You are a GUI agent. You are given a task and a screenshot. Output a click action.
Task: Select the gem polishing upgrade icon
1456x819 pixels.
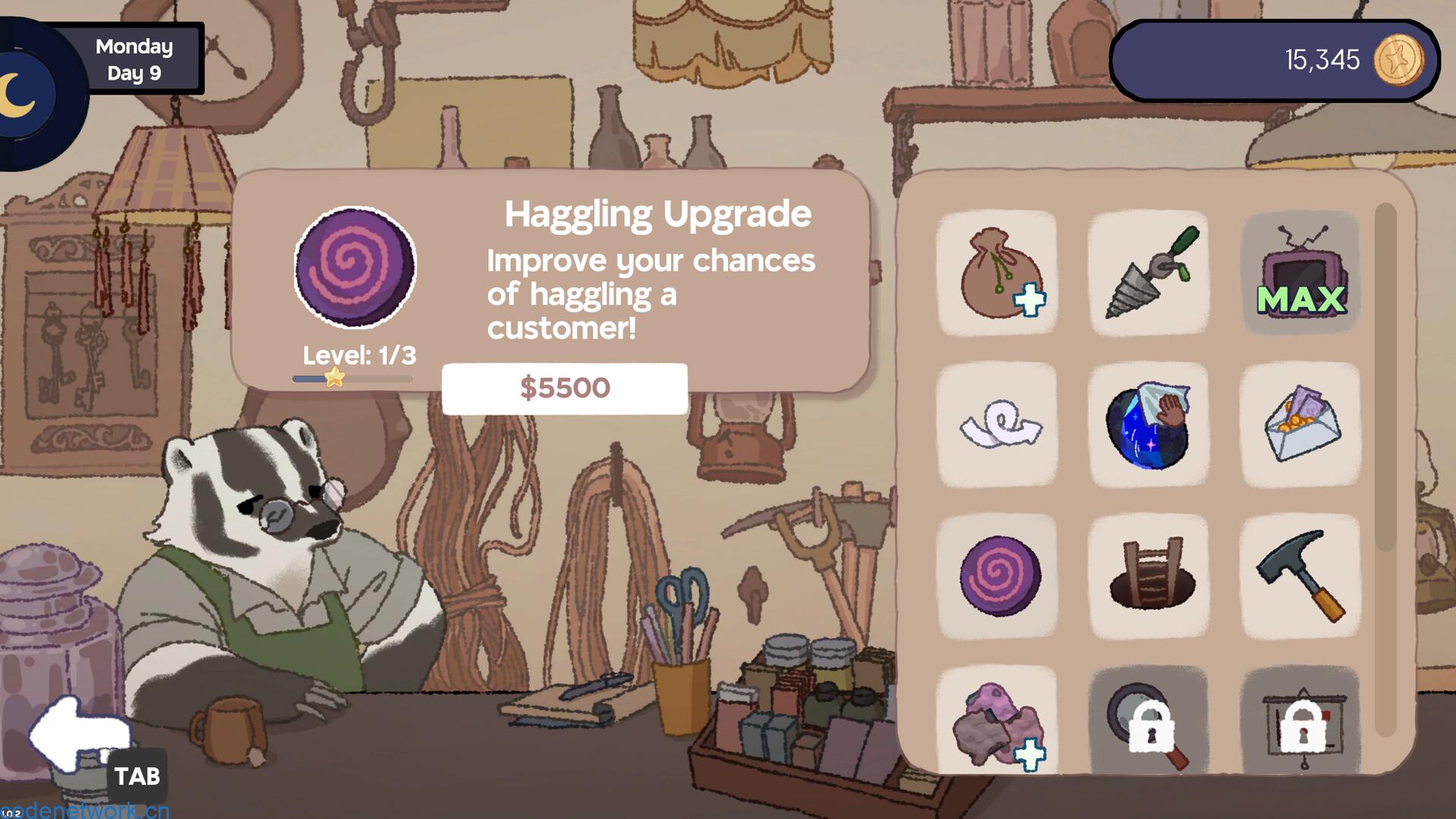coord(1150,423)
